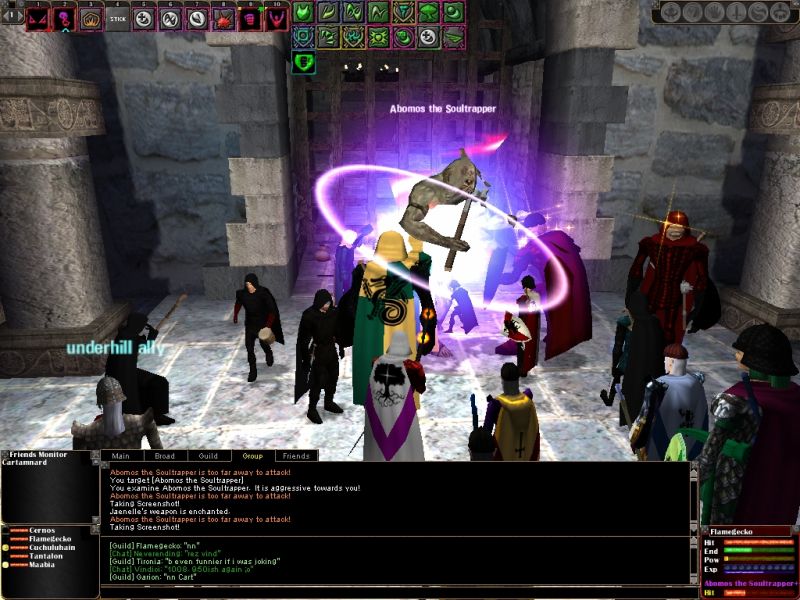Select Maabia in the group list
Viewport: 800px width, 600px height.
tap(44, 566)
